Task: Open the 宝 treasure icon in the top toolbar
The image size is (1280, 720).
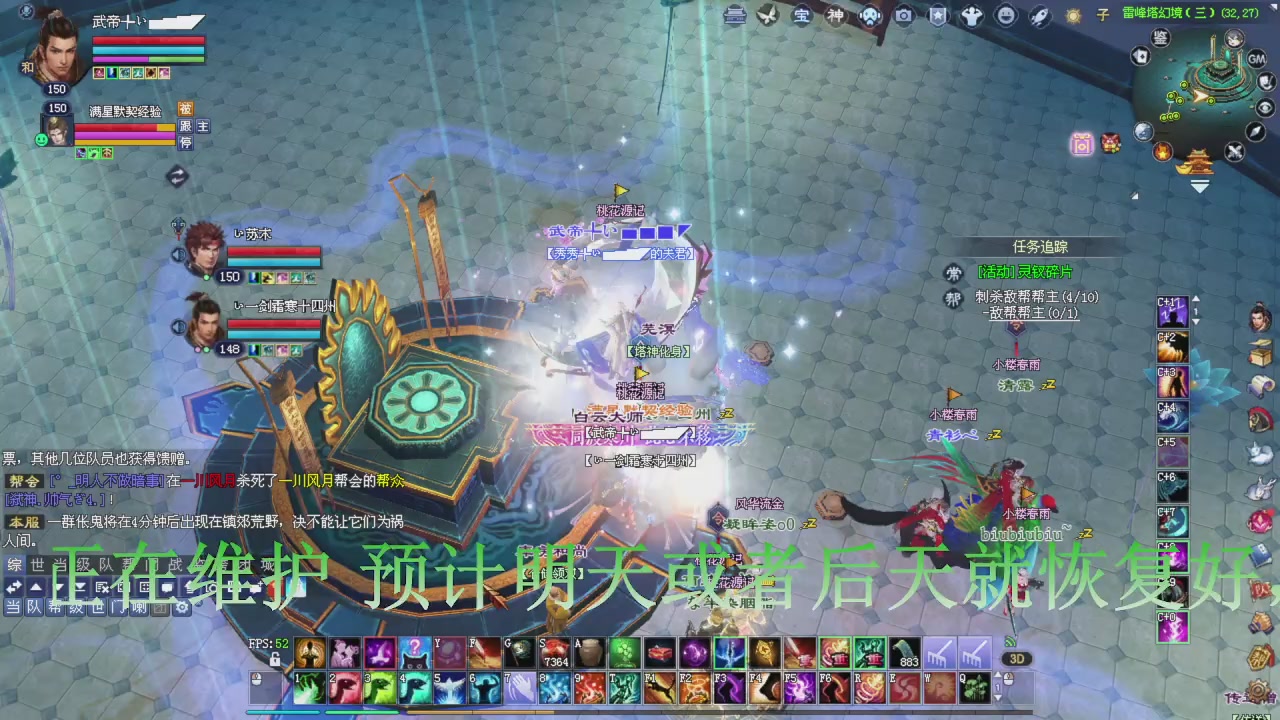Action: tap(802, 16)
